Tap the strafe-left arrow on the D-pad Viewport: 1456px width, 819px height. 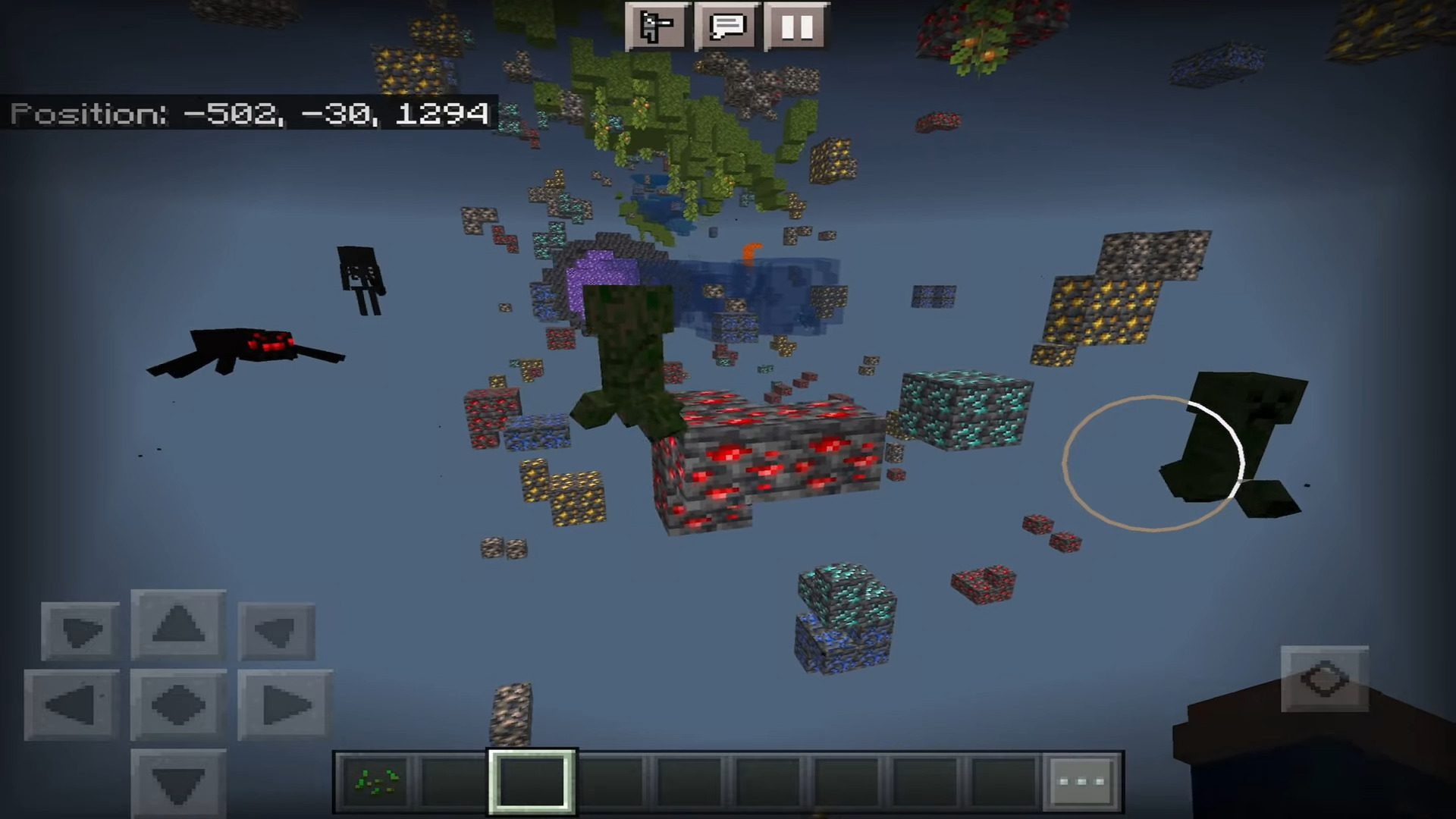point(71,704)
